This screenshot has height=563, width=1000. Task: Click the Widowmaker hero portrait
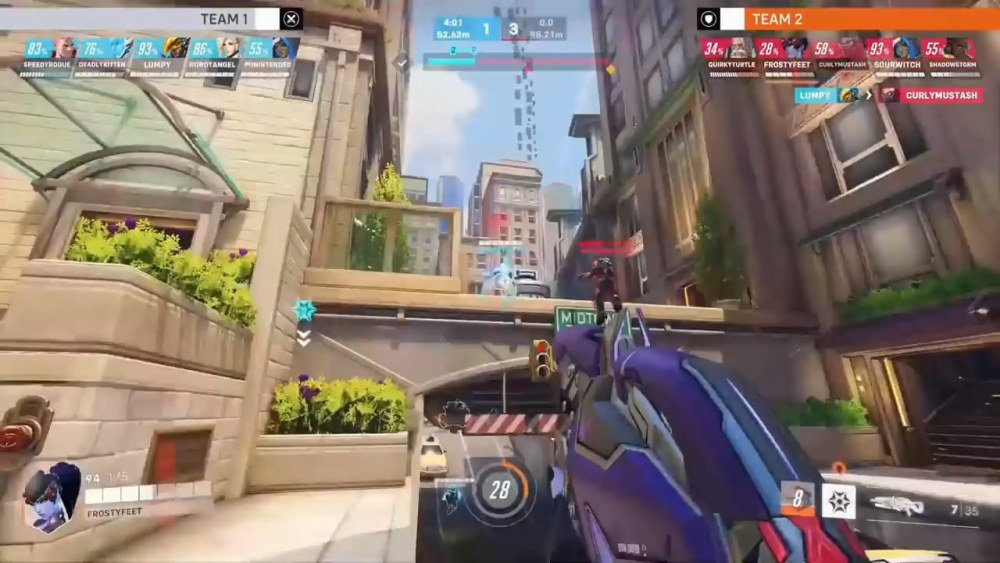(x=52, y=495)
